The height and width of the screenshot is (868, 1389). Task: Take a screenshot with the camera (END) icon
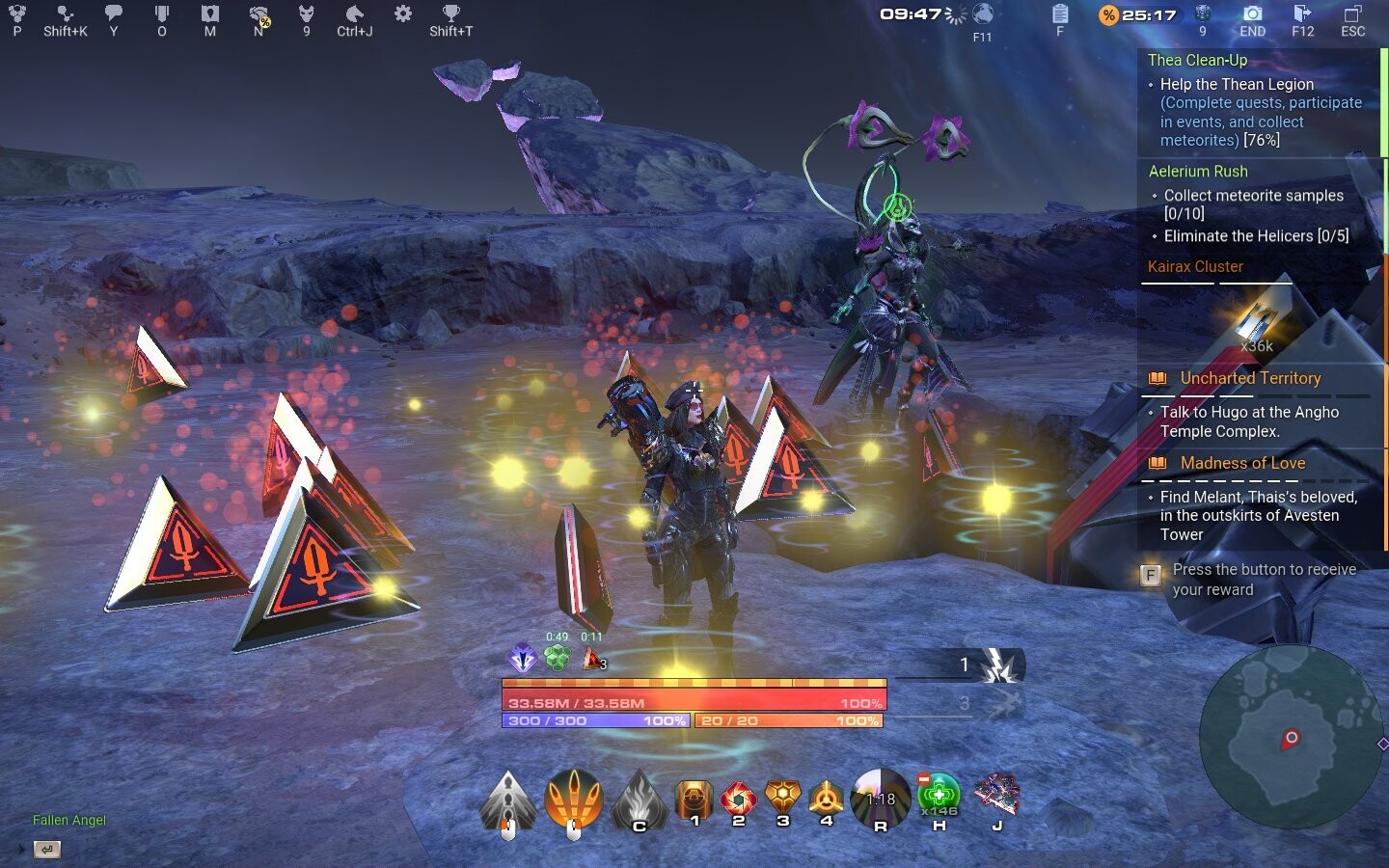1252,16
